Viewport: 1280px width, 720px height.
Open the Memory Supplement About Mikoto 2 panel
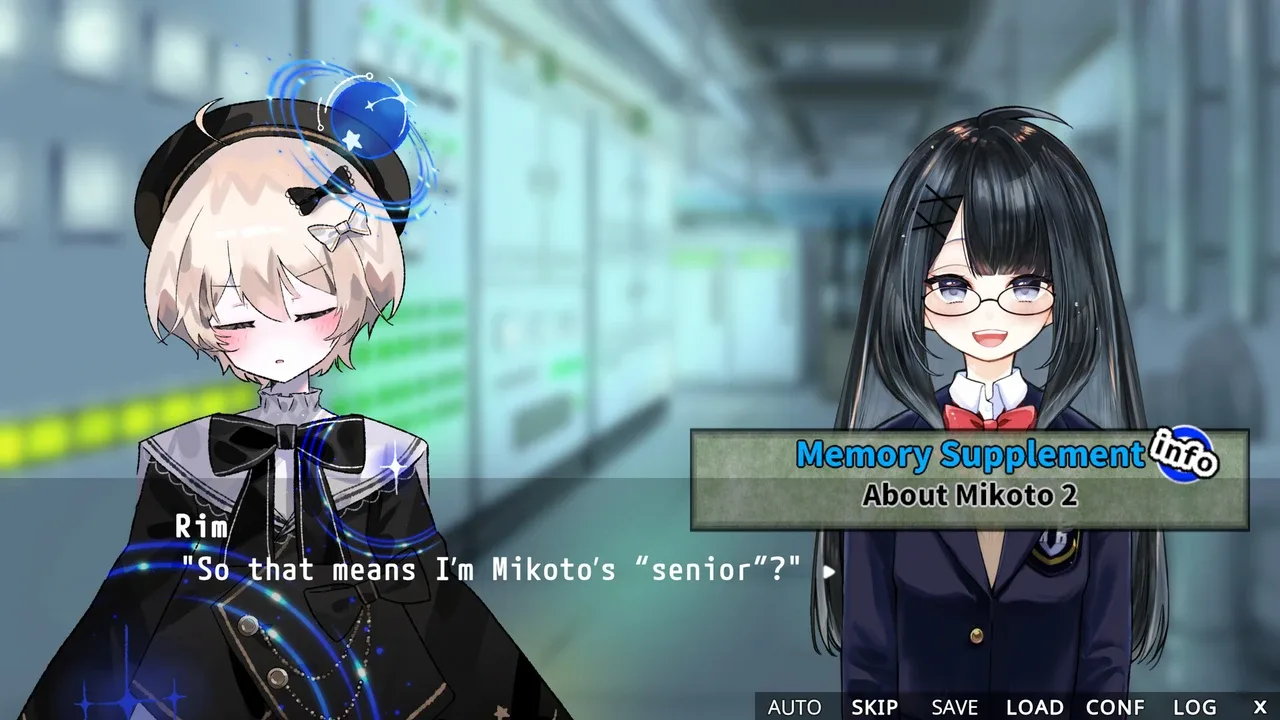tap(968, 480)
